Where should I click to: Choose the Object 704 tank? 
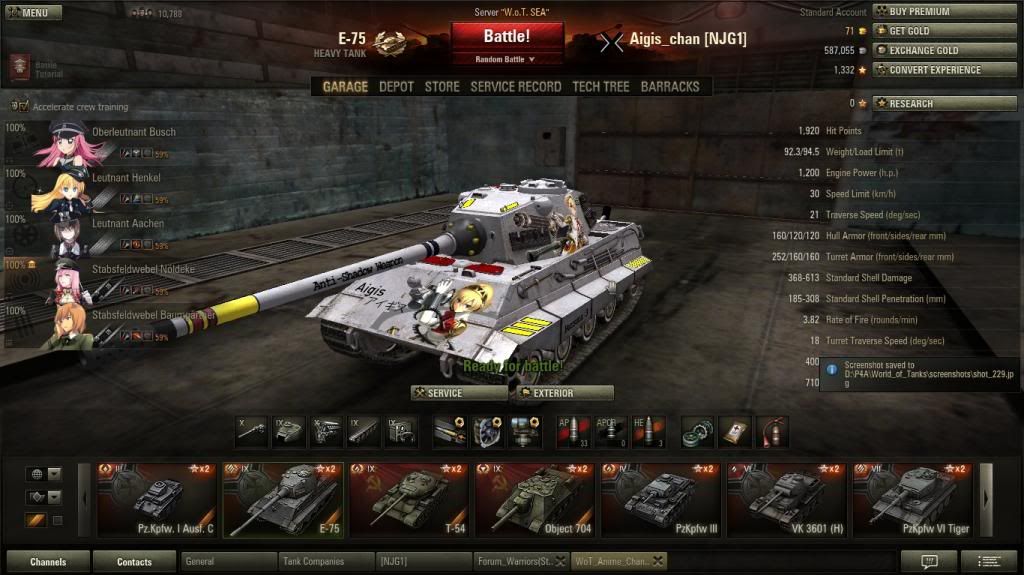(x=535, y=500)
